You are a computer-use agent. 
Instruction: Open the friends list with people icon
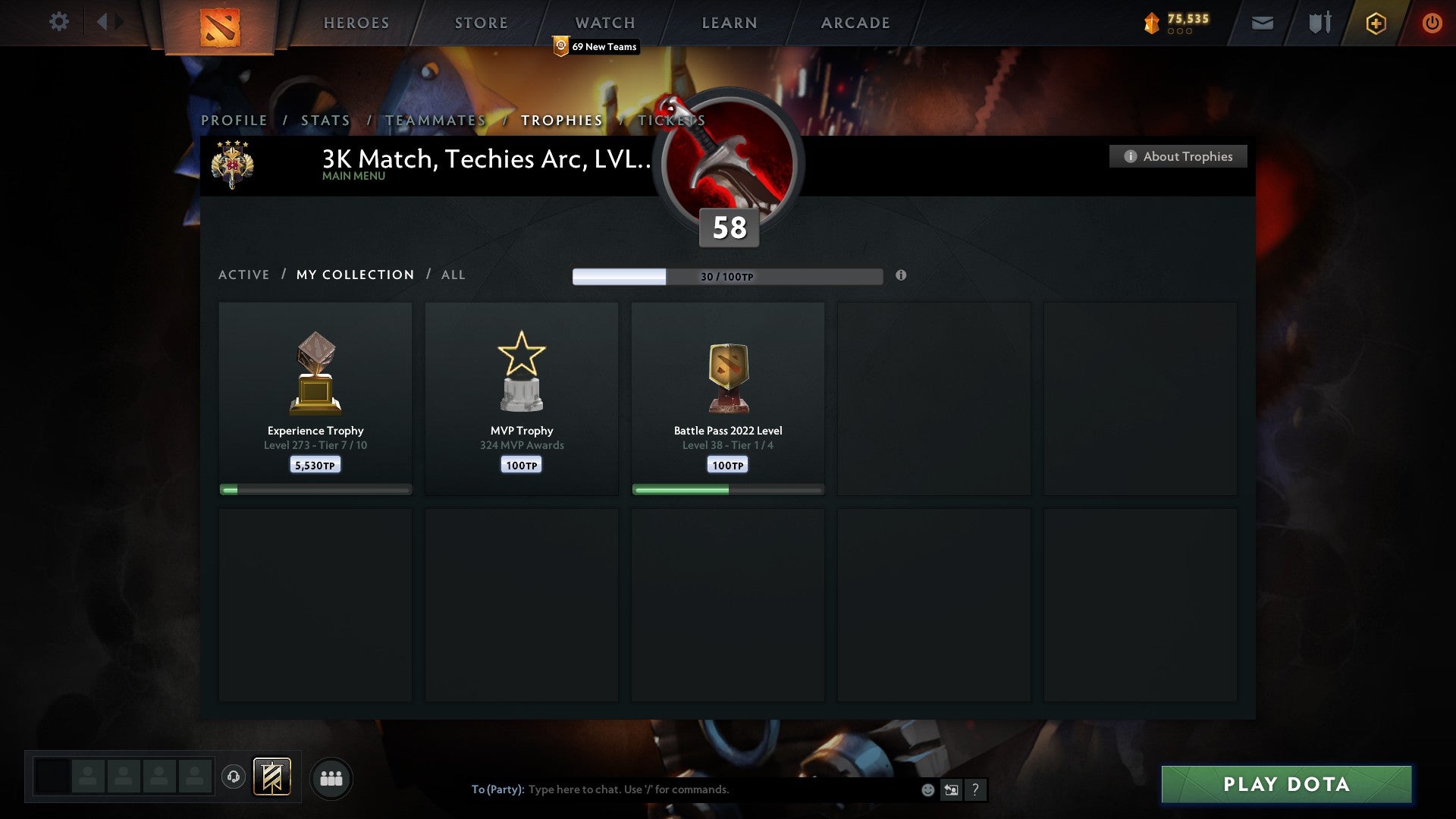pyautogui.click(x=331, y=778)
